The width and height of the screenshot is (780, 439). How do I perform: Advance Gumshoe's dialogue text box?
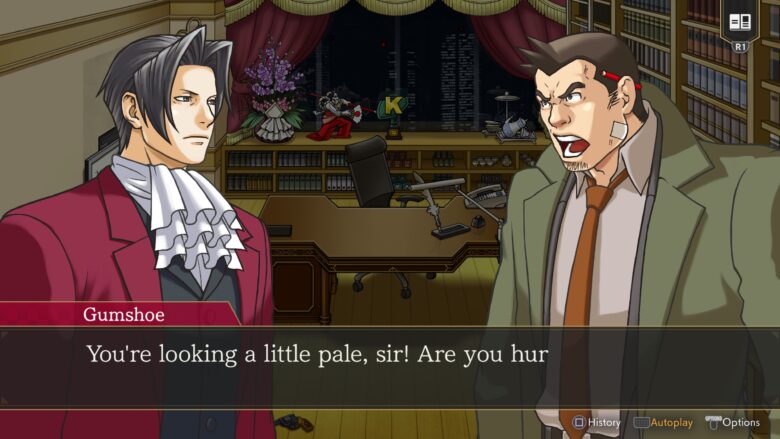(x=390, y=365)
